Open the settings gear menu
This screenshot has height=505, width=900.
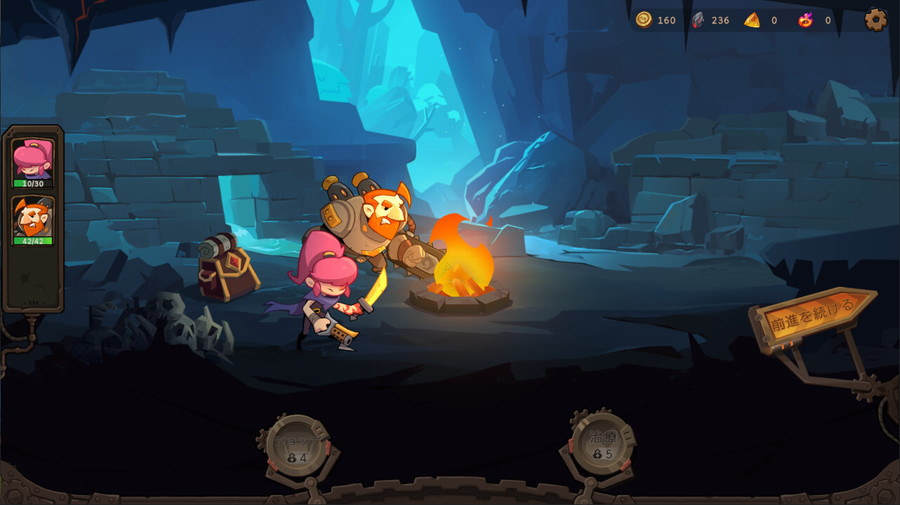pyautogui.click(x=875, y=20)
